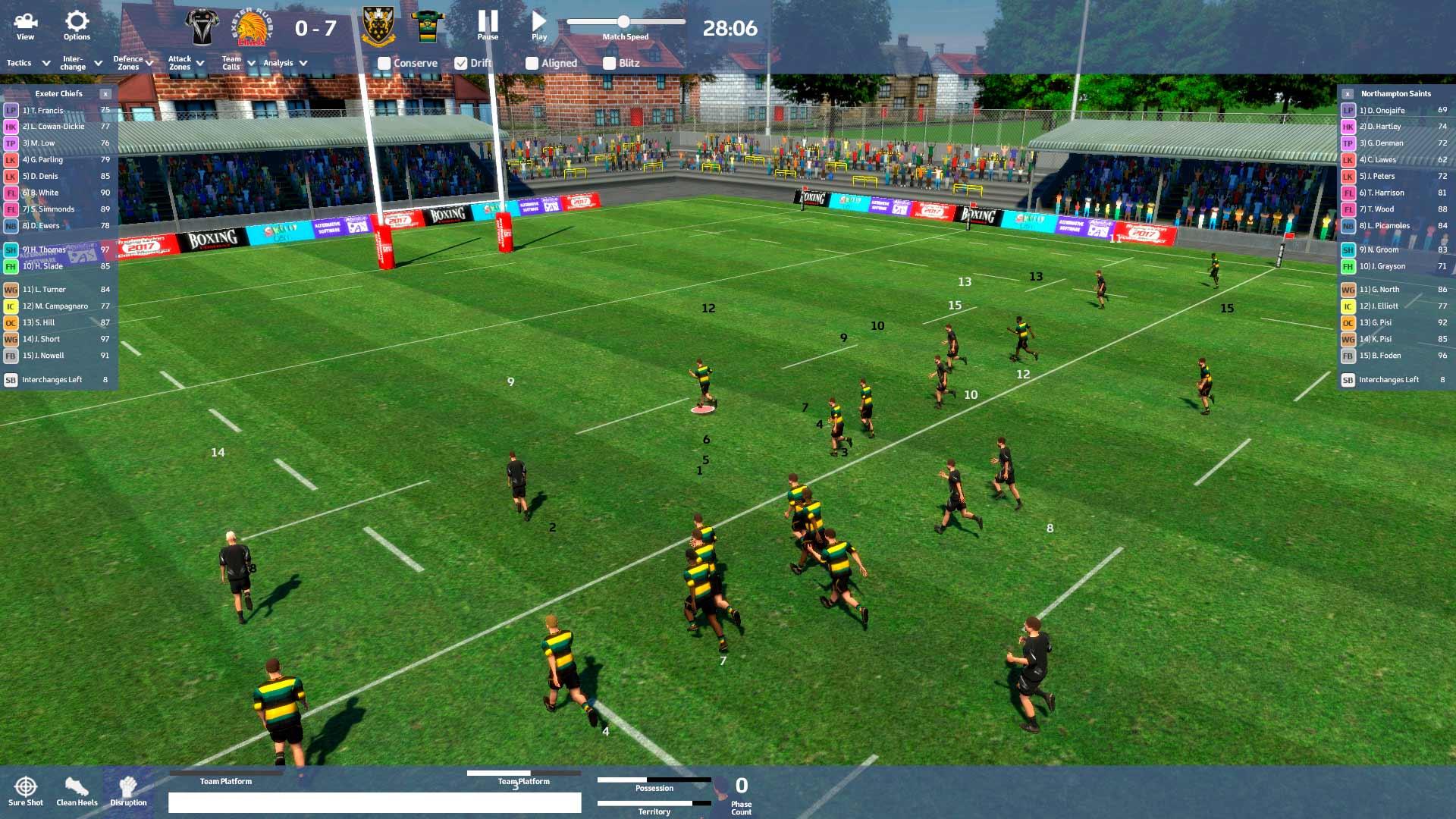Viewport: 1456px width, 819px height.
Task: Open the Analysis dropdown
Action: [285, 63]
